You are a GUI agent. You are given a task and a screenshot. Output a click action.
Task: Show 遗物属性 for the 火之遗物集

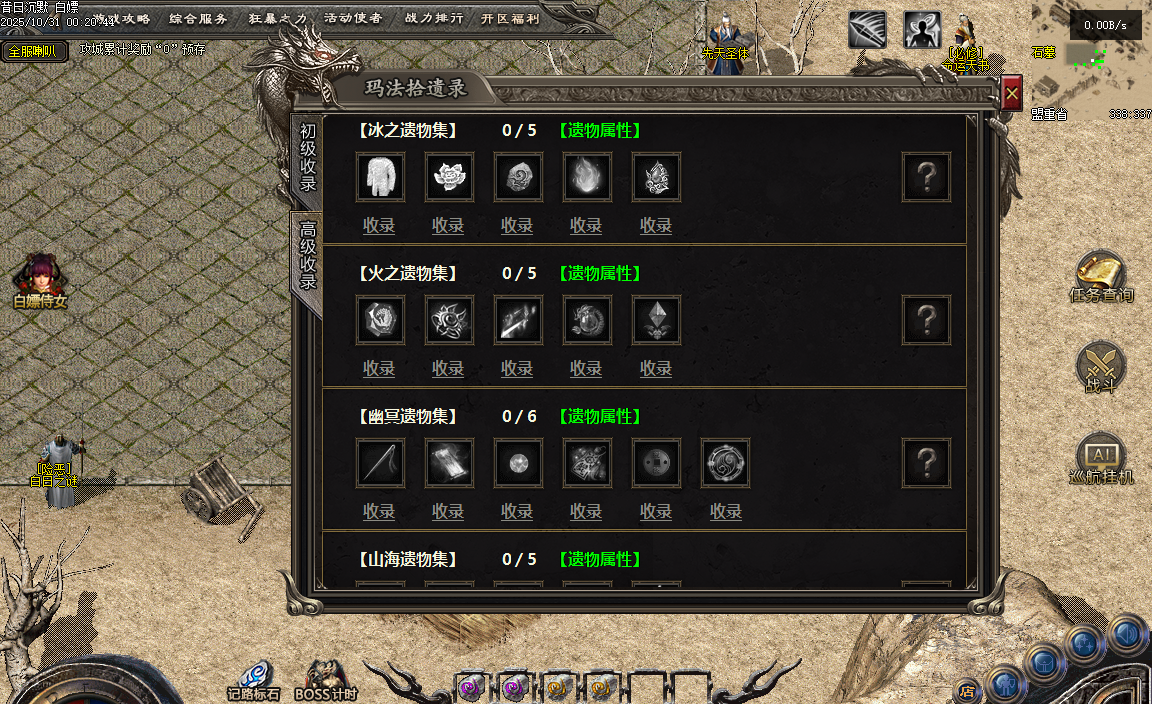pyautogui.click(x=599, y=273)
